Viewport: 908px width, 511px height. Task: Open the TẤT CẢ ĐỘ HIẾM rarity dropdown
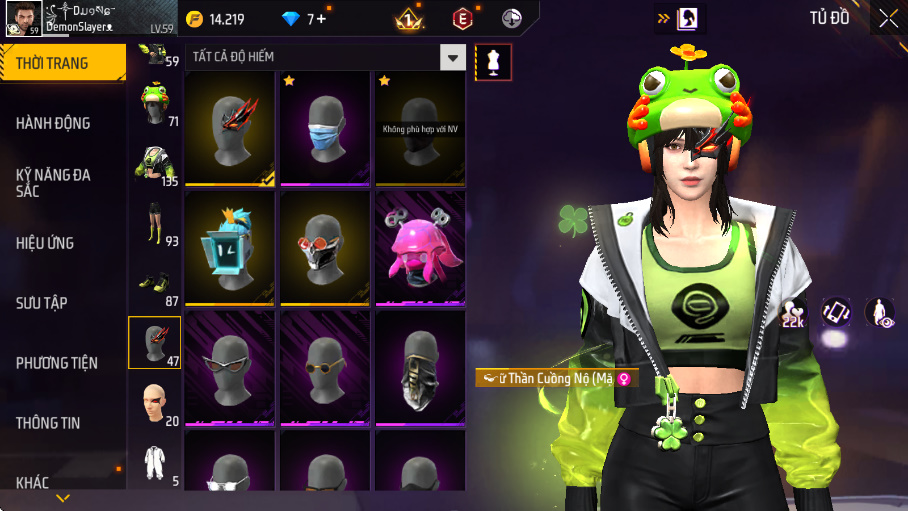click(454, 57)
